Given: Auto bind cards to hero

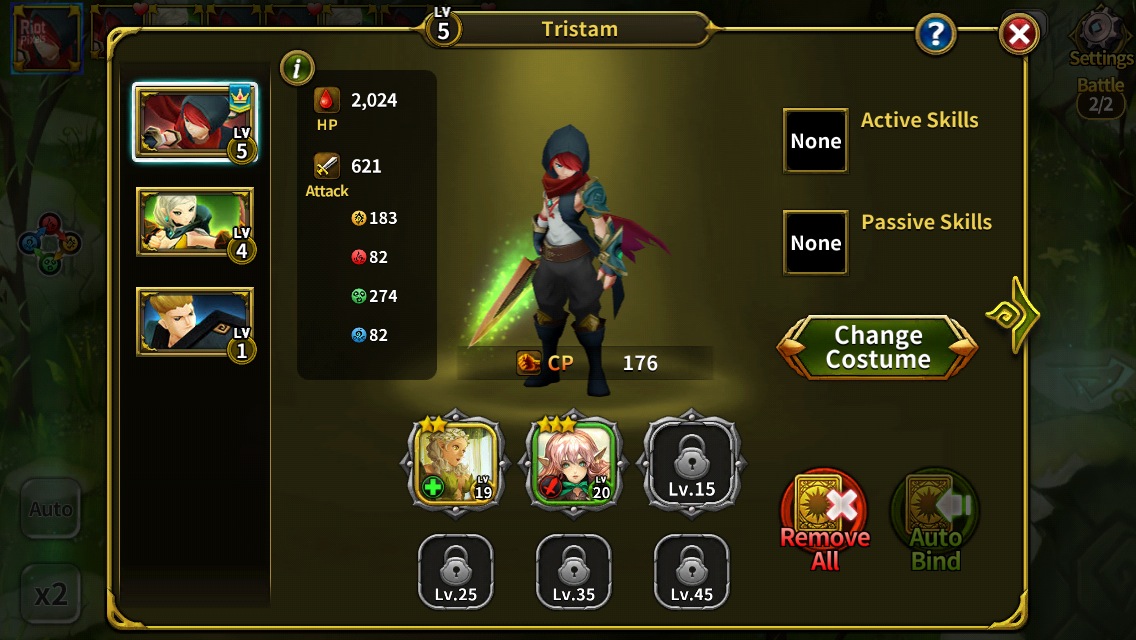Looking at the screenshot, I should click(935, 519).
